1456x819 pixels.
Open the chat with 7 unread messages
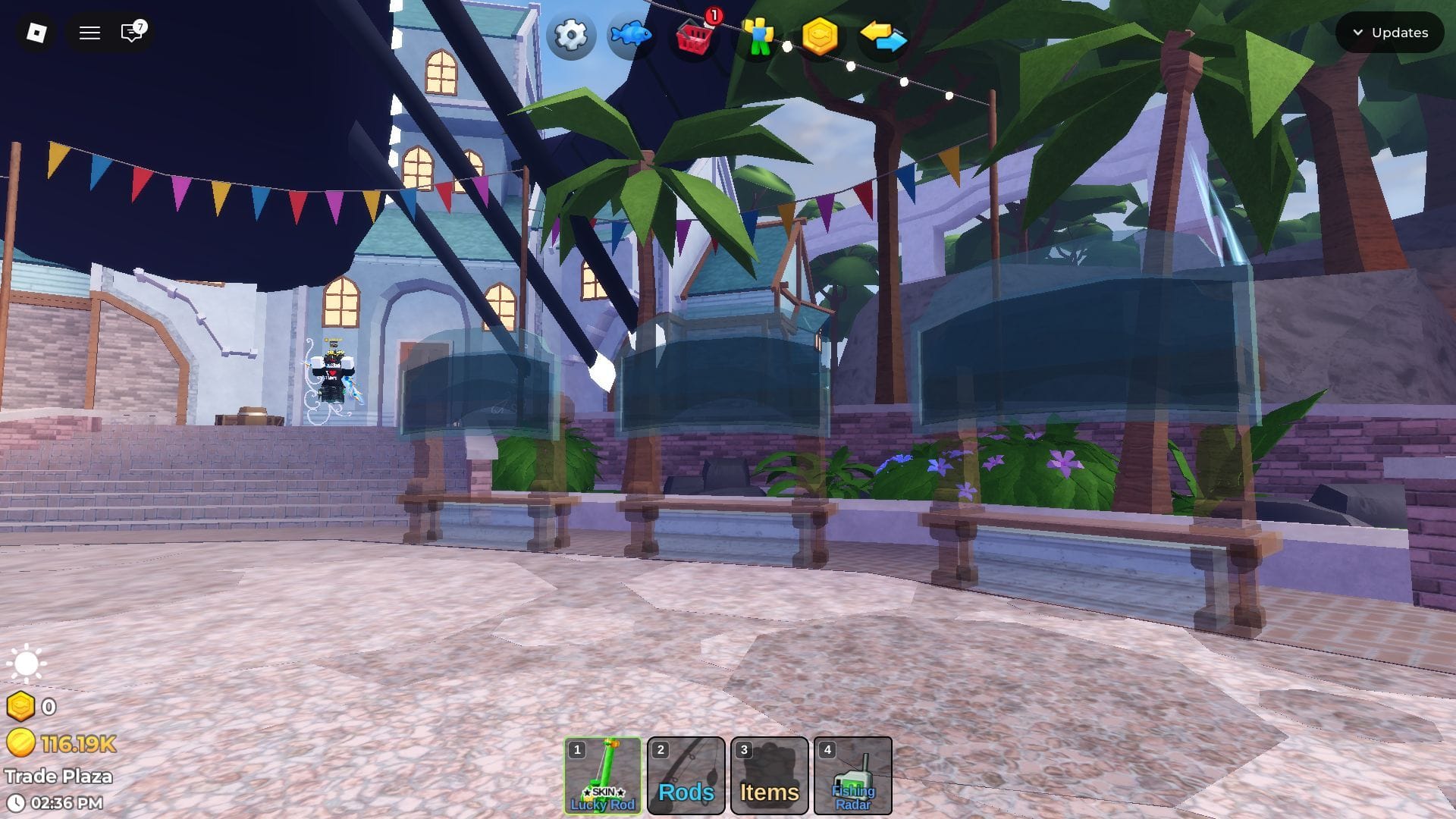(x=133, y=33)
